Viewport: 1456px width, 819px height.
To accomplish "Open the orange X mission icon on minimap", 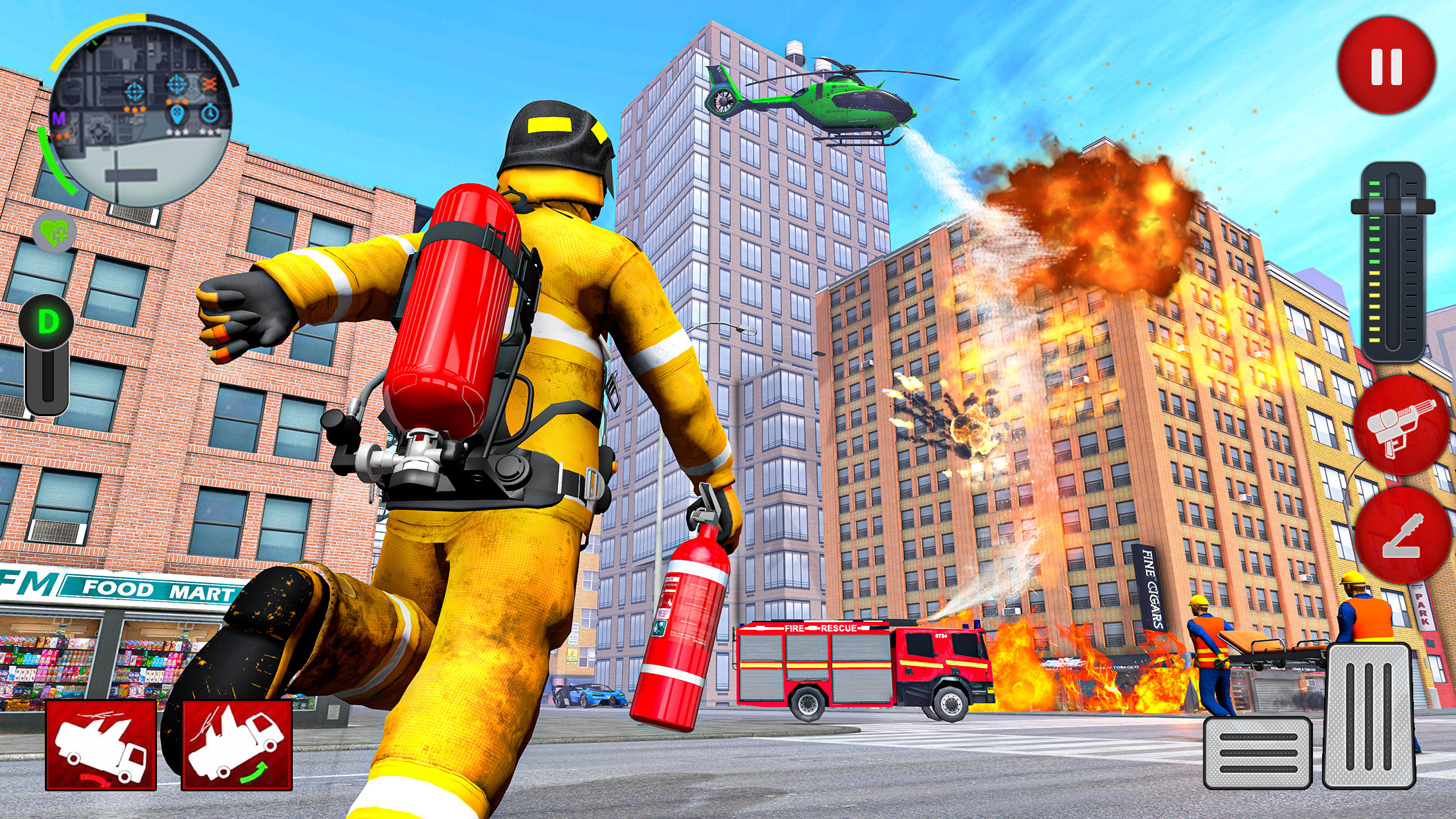I will click(210, 84).
